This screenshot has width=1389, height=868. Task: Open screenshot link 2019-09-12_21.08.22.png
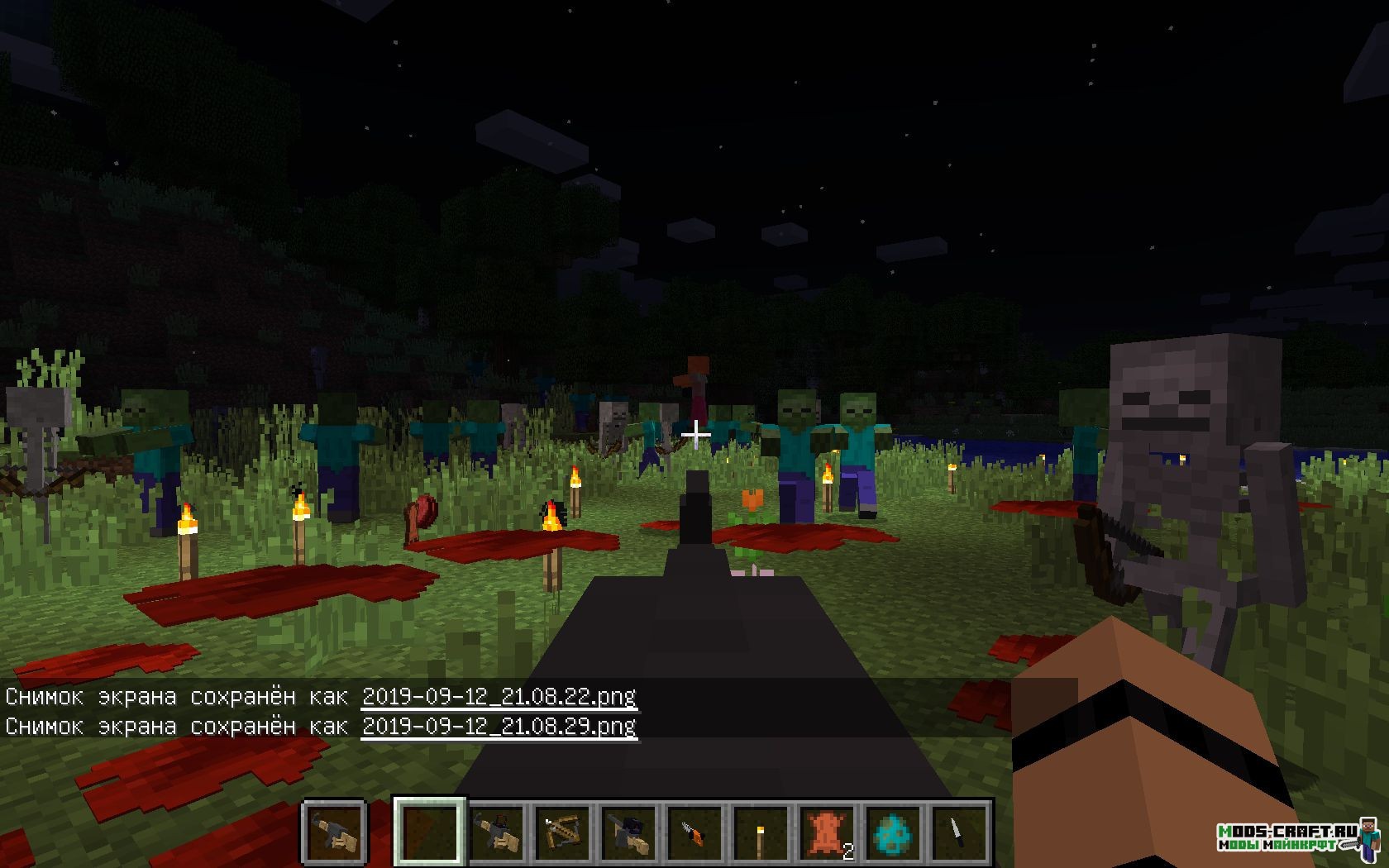(x=499, y=696)
